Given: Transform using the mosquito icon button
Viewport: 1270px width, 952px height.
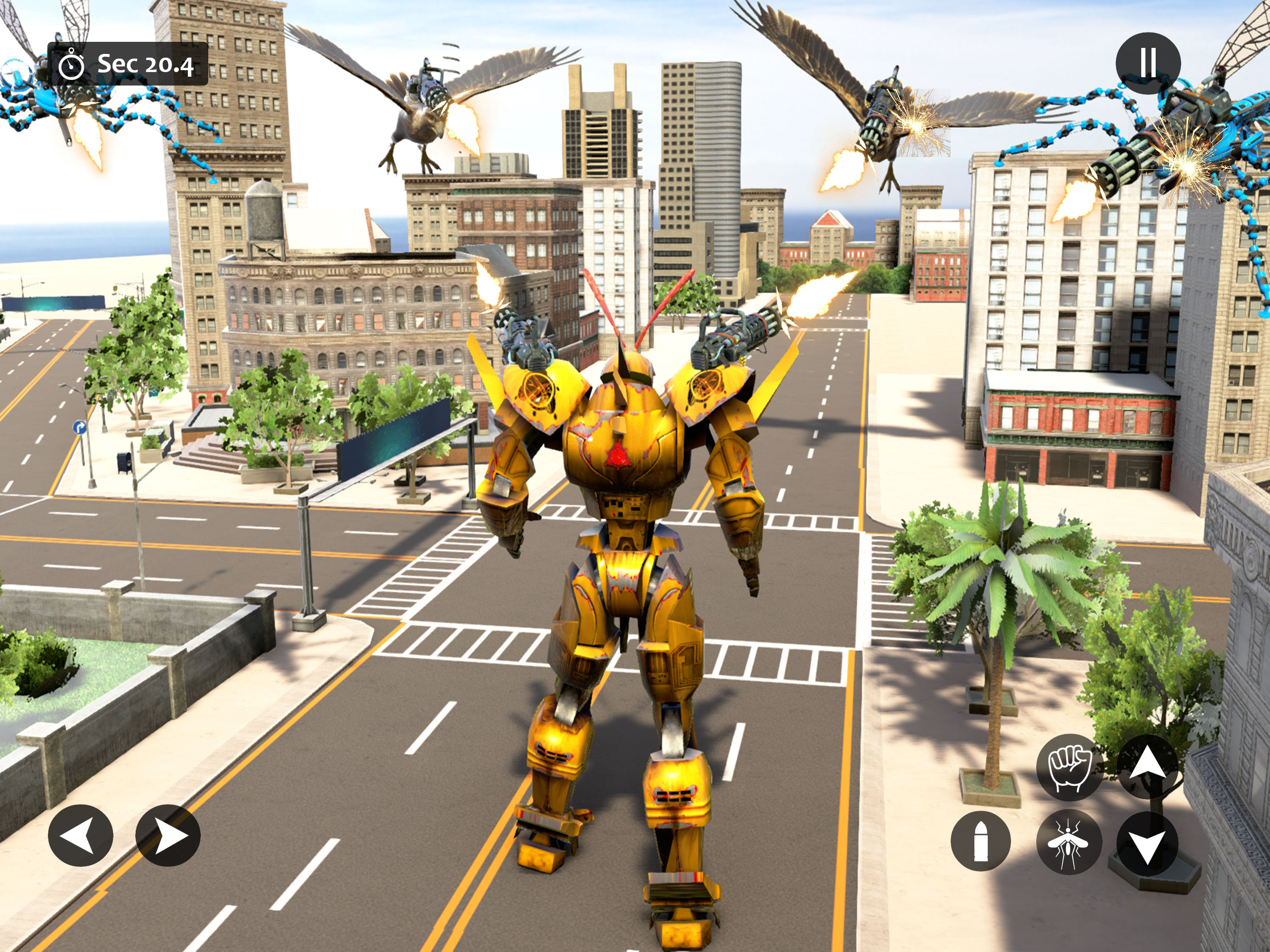Looking at the screenshot, I should pyautogui.click(x=1069, y=842).
